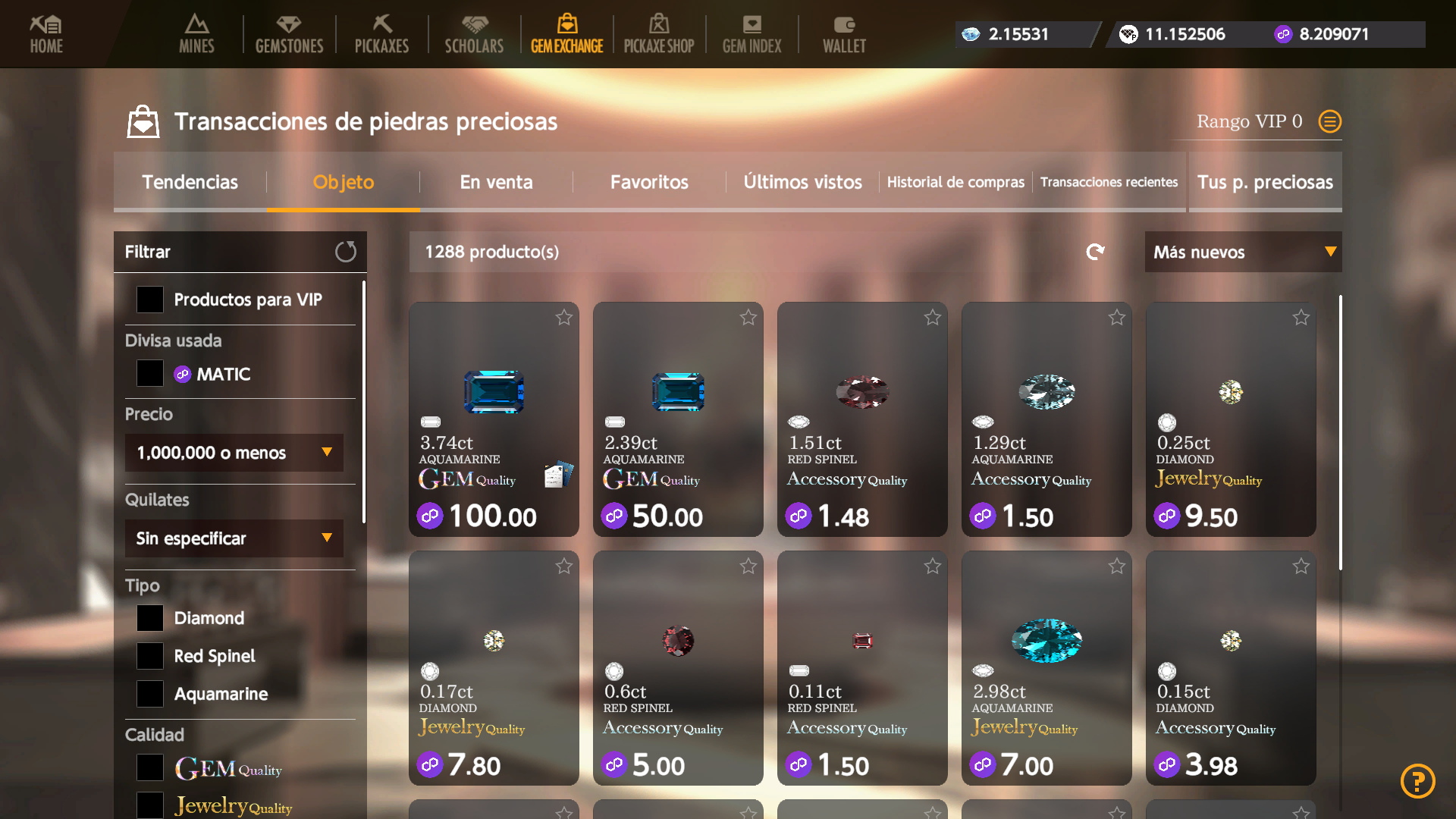Go to the Pickaxe Shop

pos(658,34)
